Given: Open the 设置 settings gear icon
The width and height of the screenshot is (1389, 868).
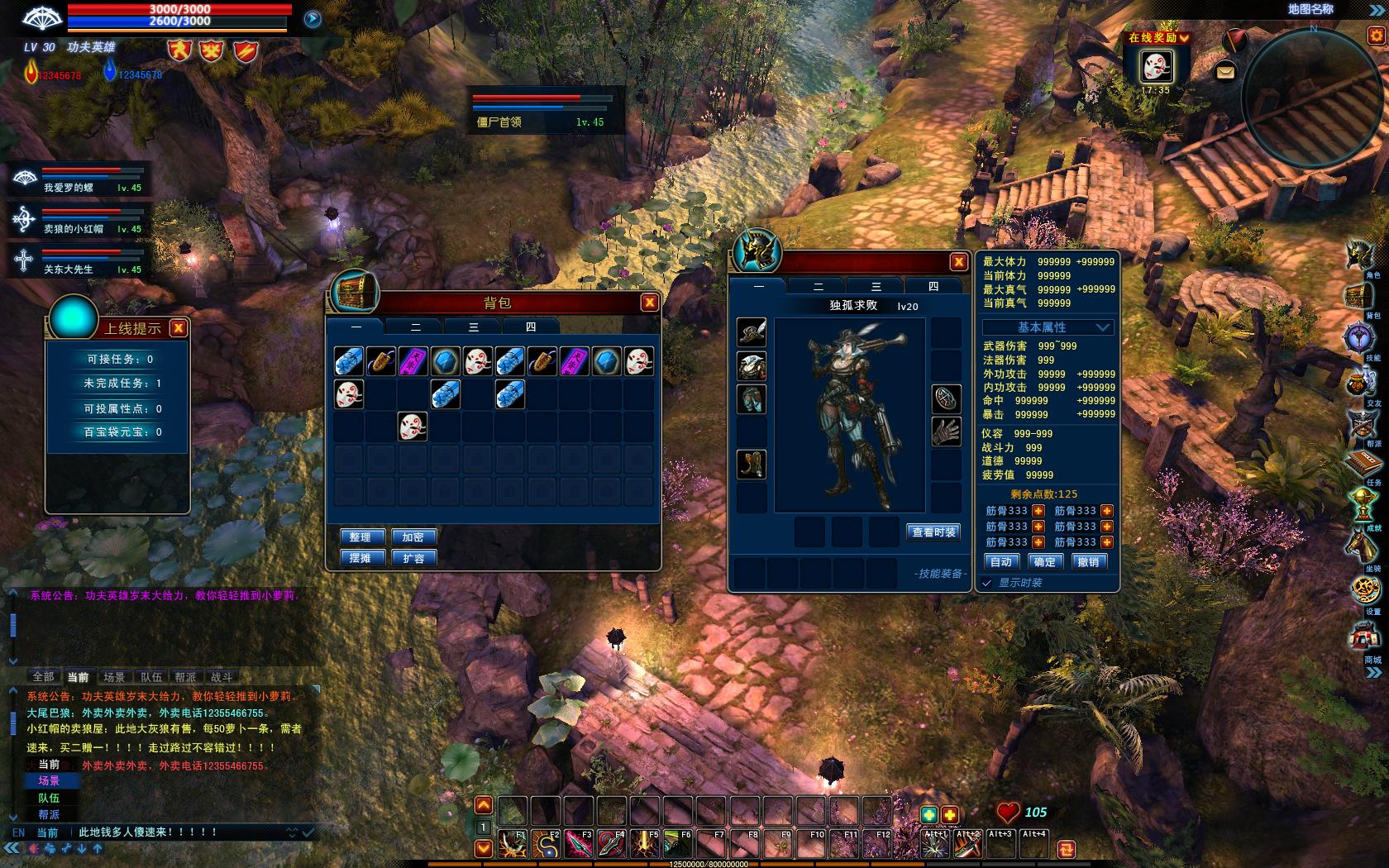Looking at the screenshot, I should pos(1365,589).
